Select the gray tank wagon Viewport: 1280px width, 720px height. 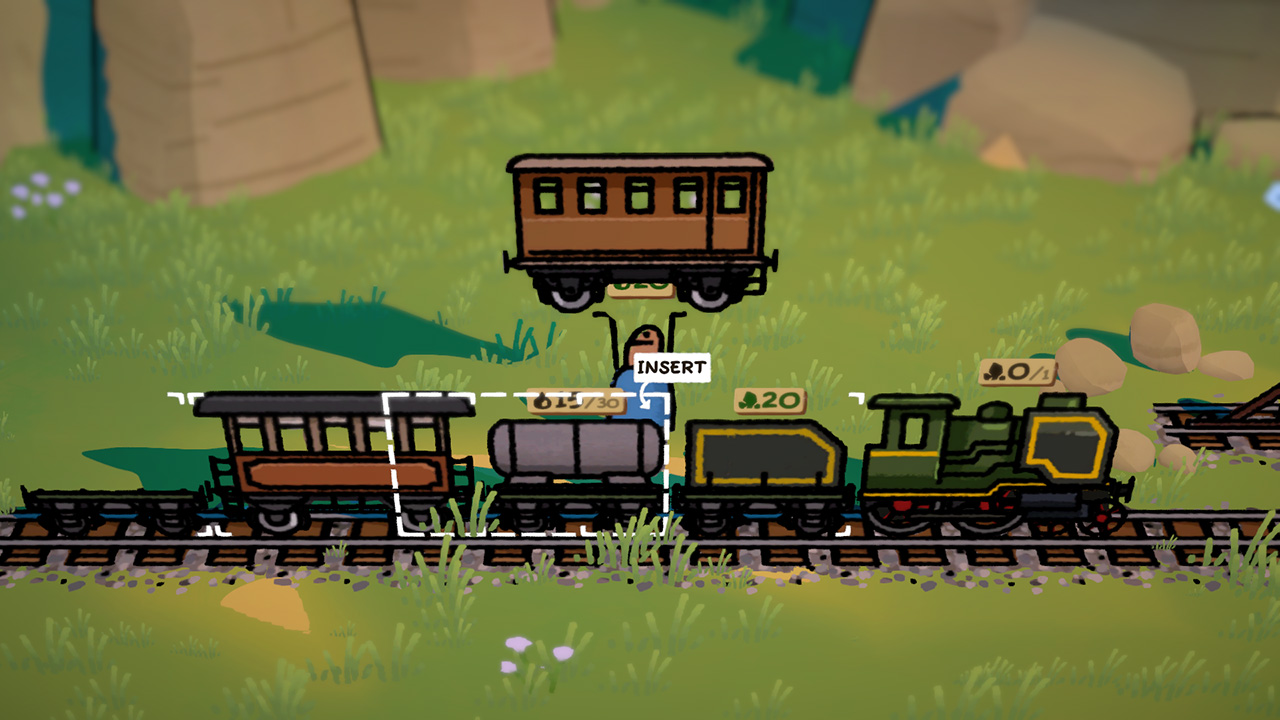[x=575, y=465]
